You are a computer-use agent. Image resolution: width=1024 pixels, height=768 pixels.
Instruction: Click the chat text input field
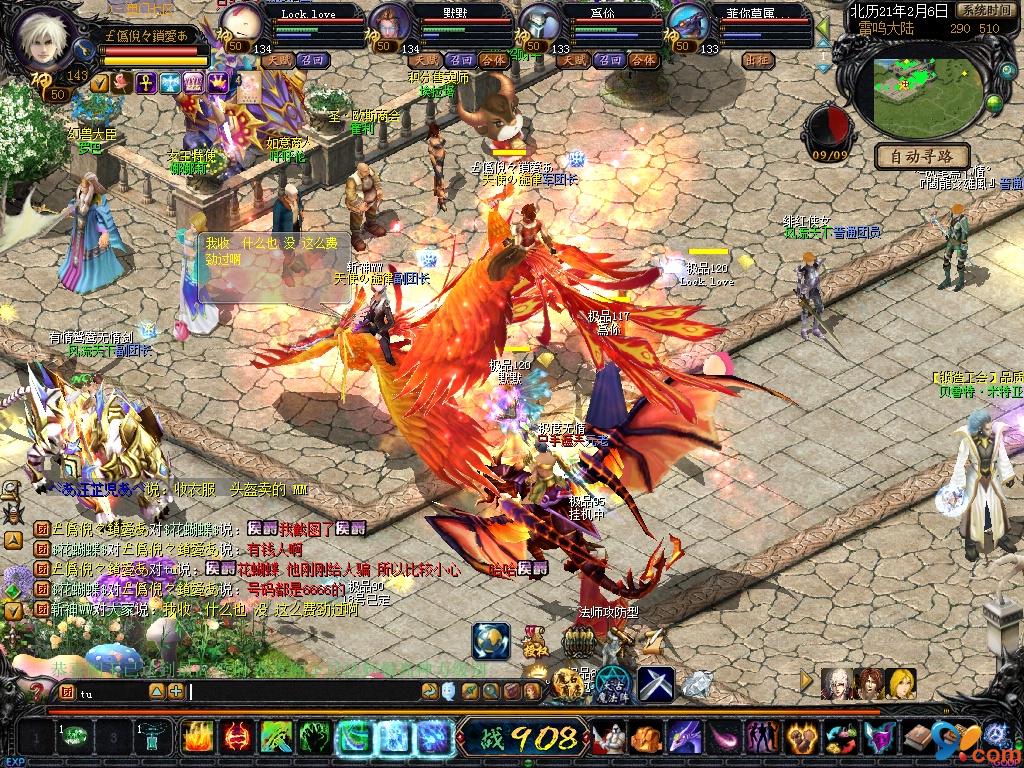tap(300, 691)
